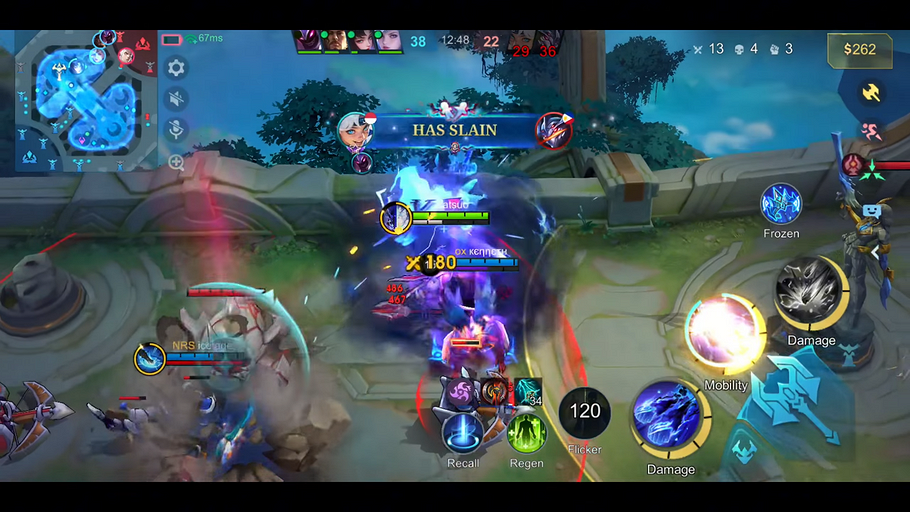The image size is (910, 512).
Task: Click the pink running figure icon
Action: pos(871,130)
